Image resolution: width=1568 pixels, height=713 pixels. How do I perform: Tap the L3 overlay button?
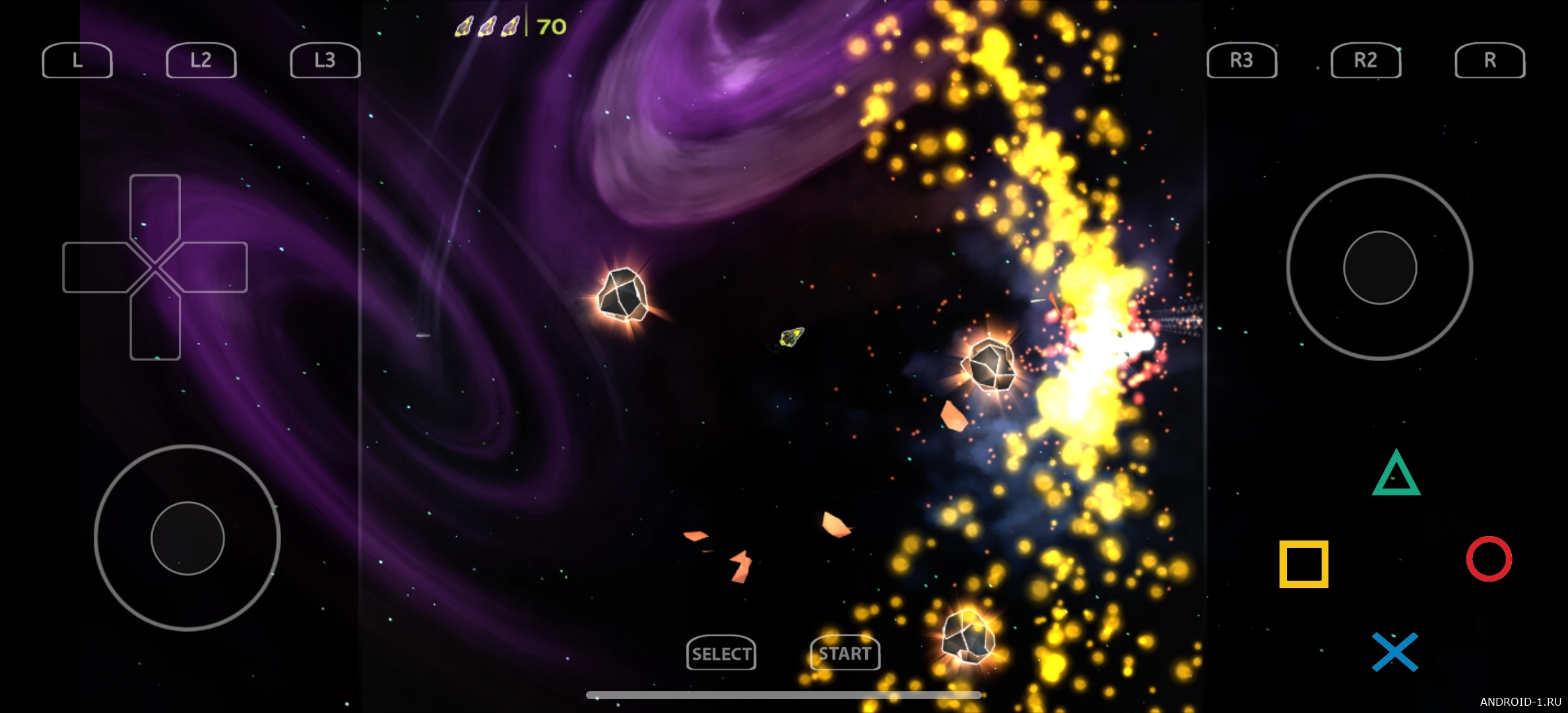click(325, 61)
